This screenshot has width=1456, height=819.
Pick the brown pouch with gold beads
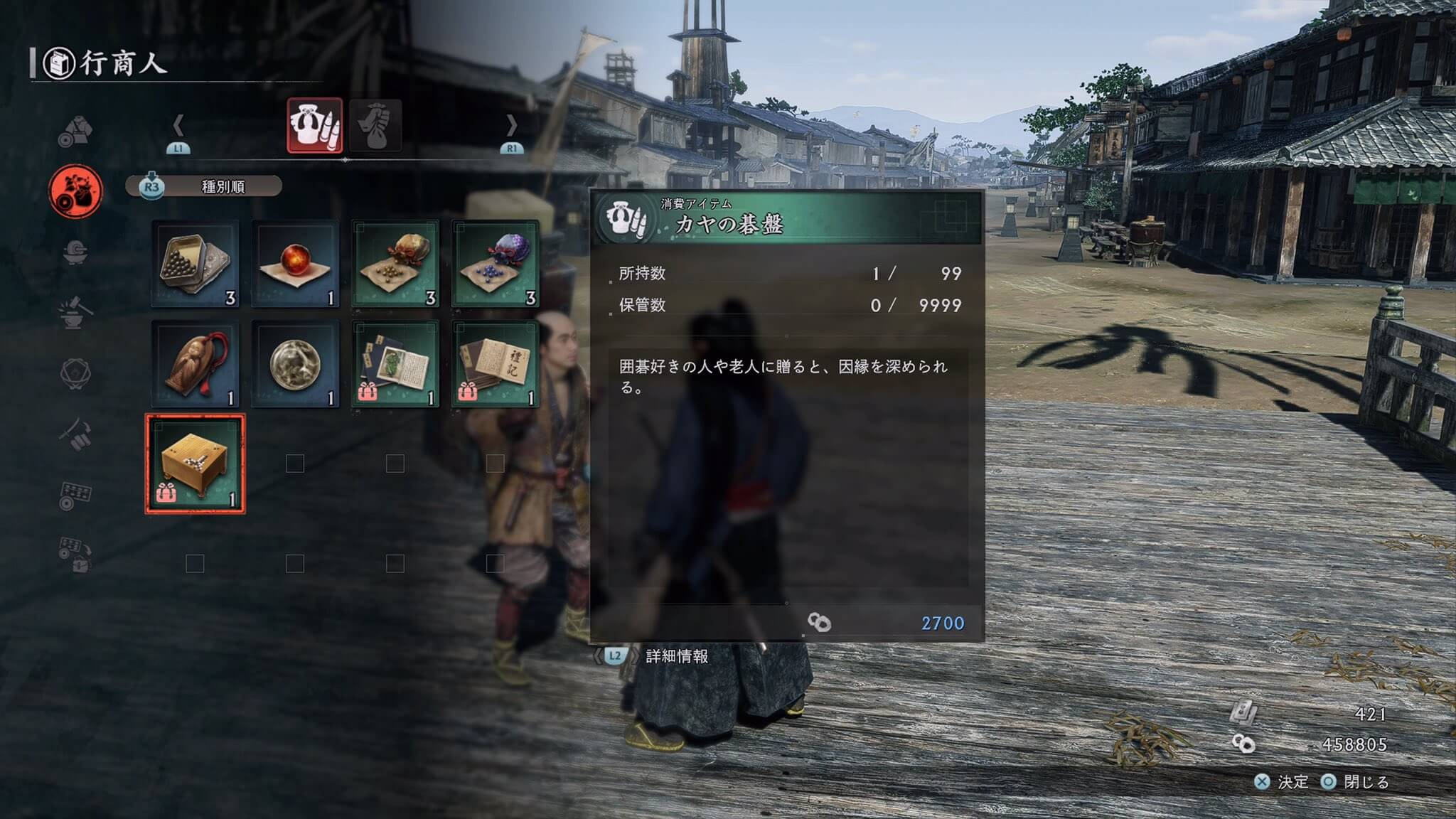tap(395, 264)
